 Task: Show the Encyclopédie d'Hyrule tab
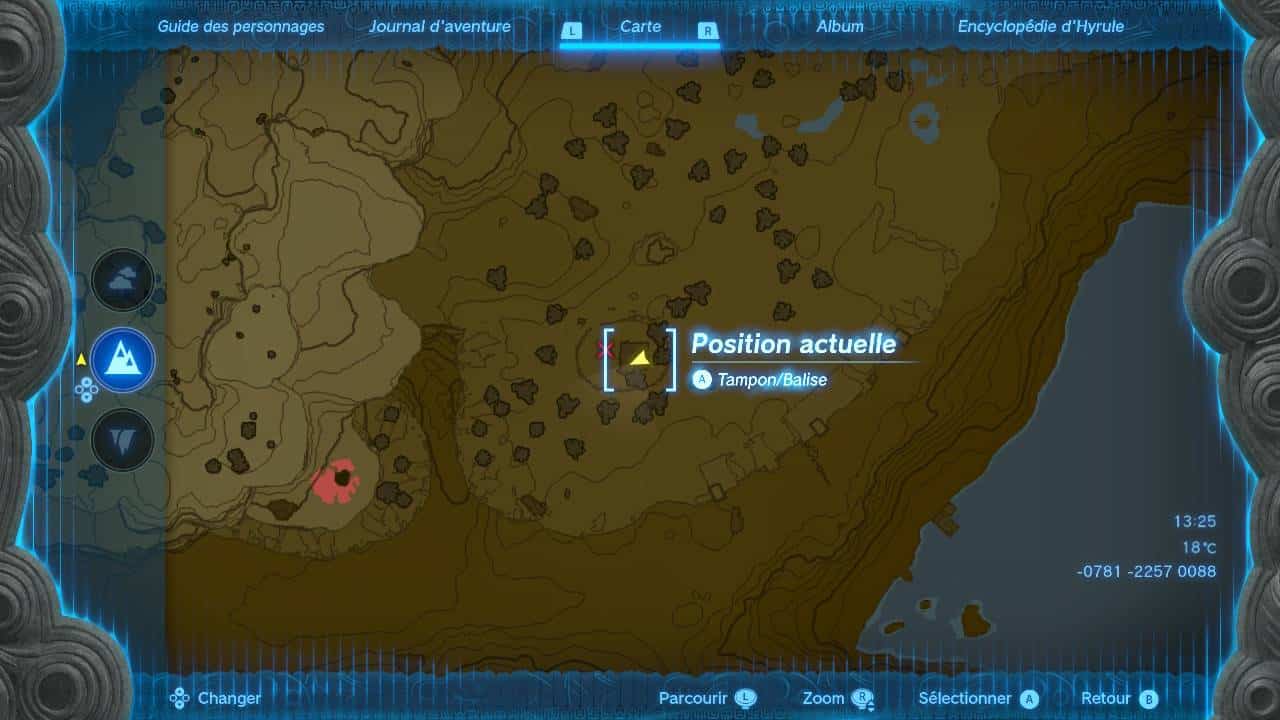[1040, 27]
